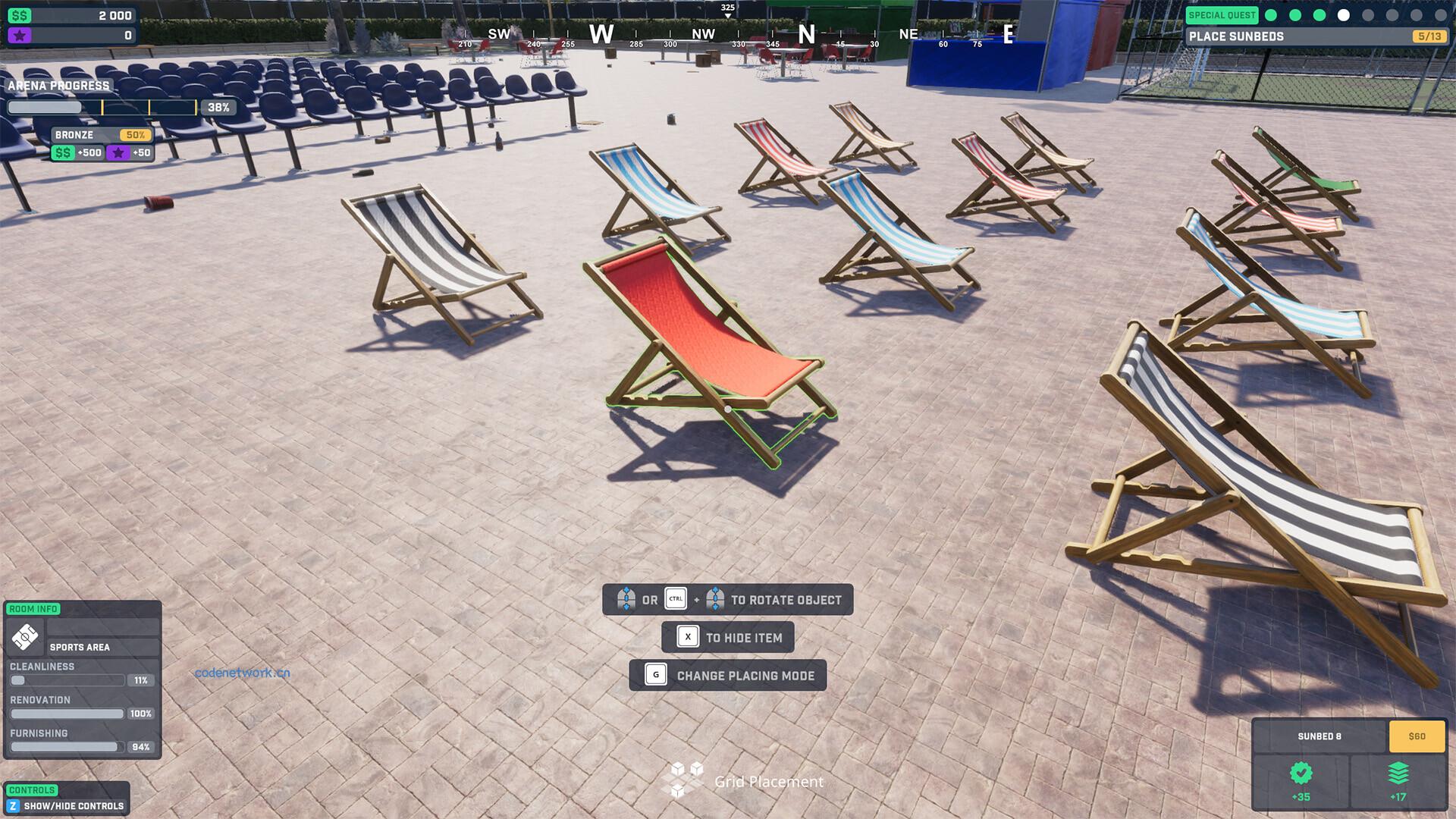Select the Sports Area room icon

(x=24, y=637)
